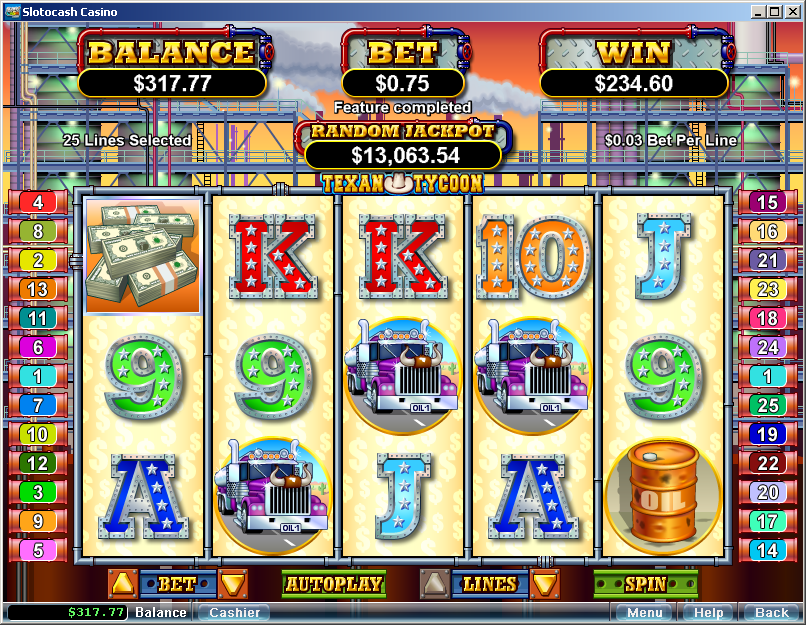Reduce lines with the down arrow
This screenshot has height=625, width=806.
point(545,584)
